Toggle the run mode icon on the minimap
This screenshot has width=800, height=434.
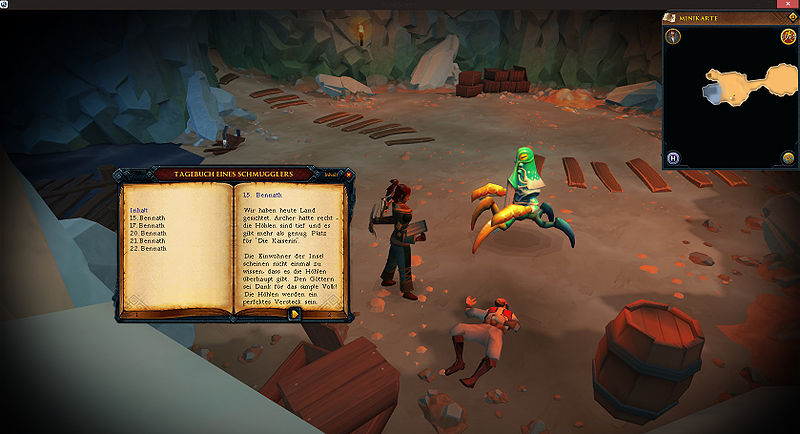pyautogui.click(x=788, y=37)
